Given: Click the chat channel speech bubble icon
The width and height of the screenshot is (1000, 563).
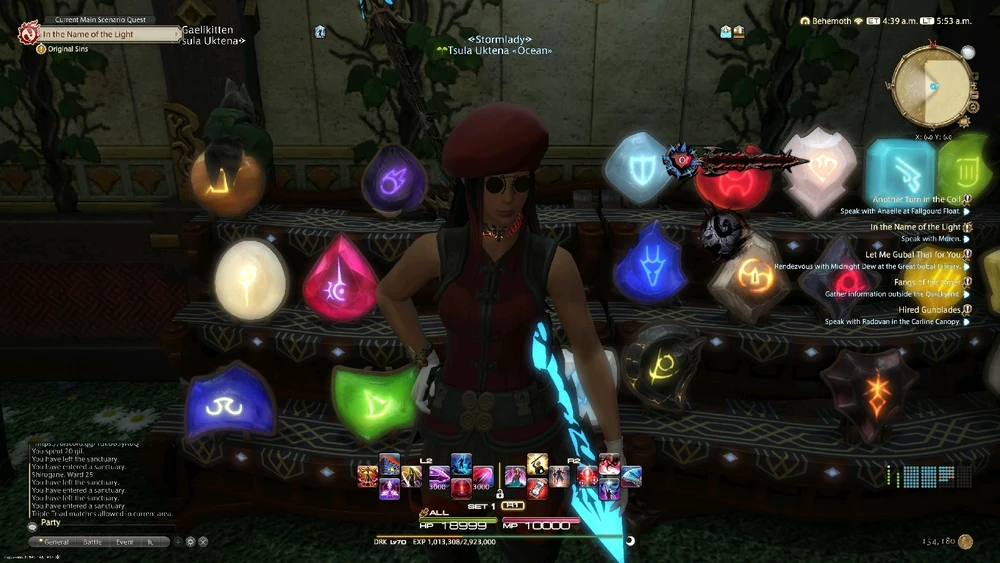Looking at the screenshot, I should point(32,525).
